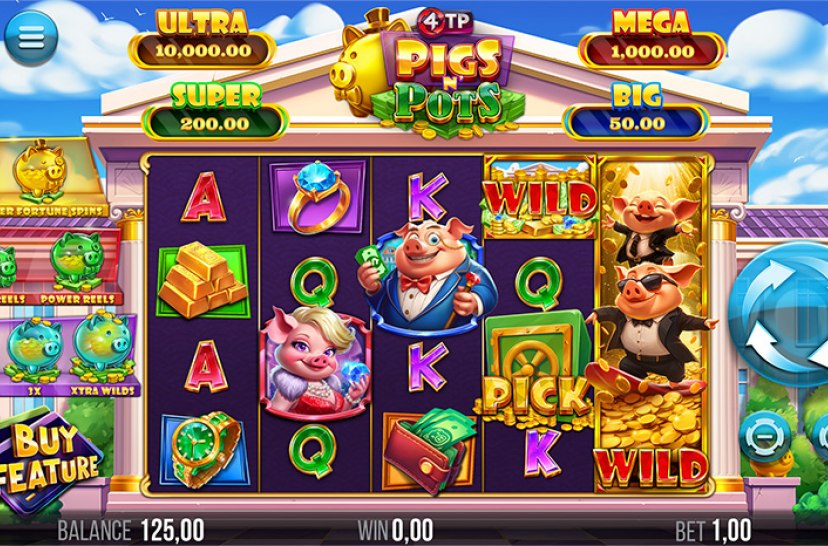Decrease the bet with the minus button
The width and height of the screenshot is (828, 546).
point(765,437)
